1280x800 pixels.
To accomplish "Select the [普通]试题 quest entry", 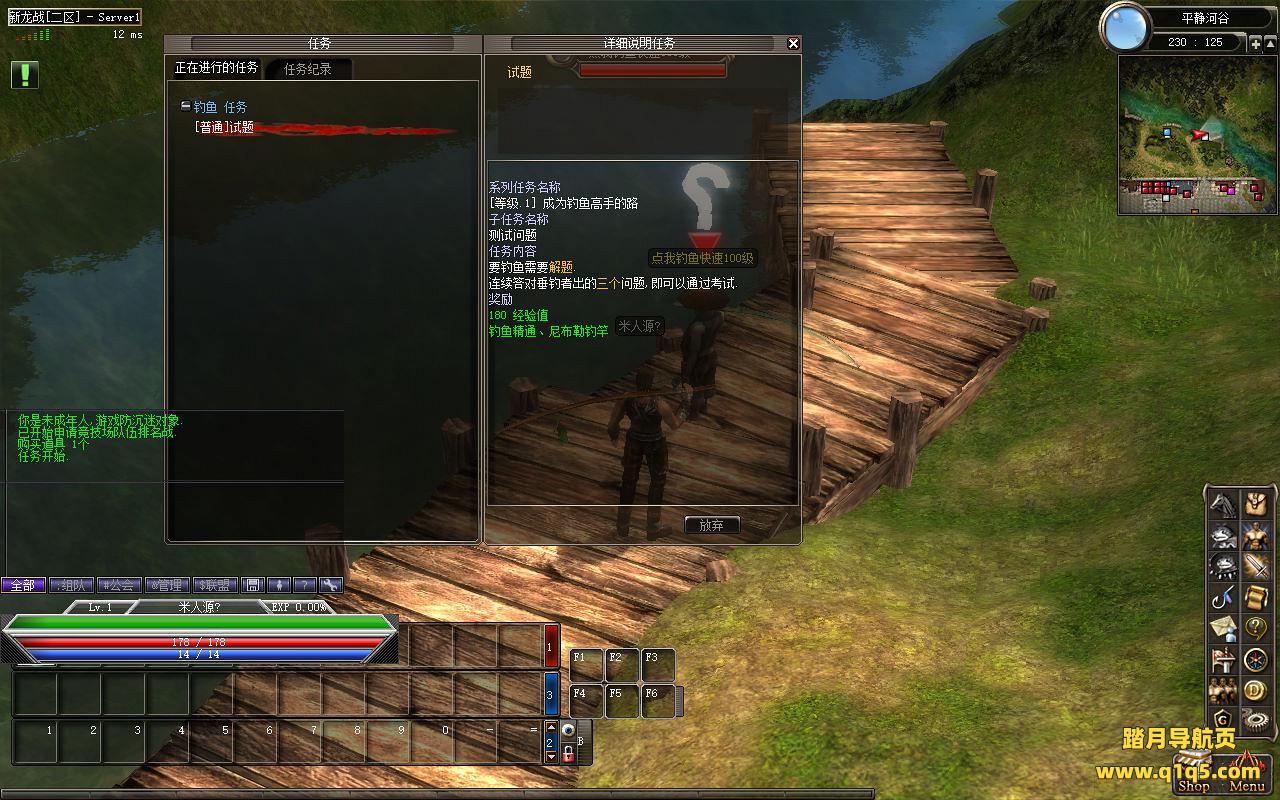I will 224,128.
